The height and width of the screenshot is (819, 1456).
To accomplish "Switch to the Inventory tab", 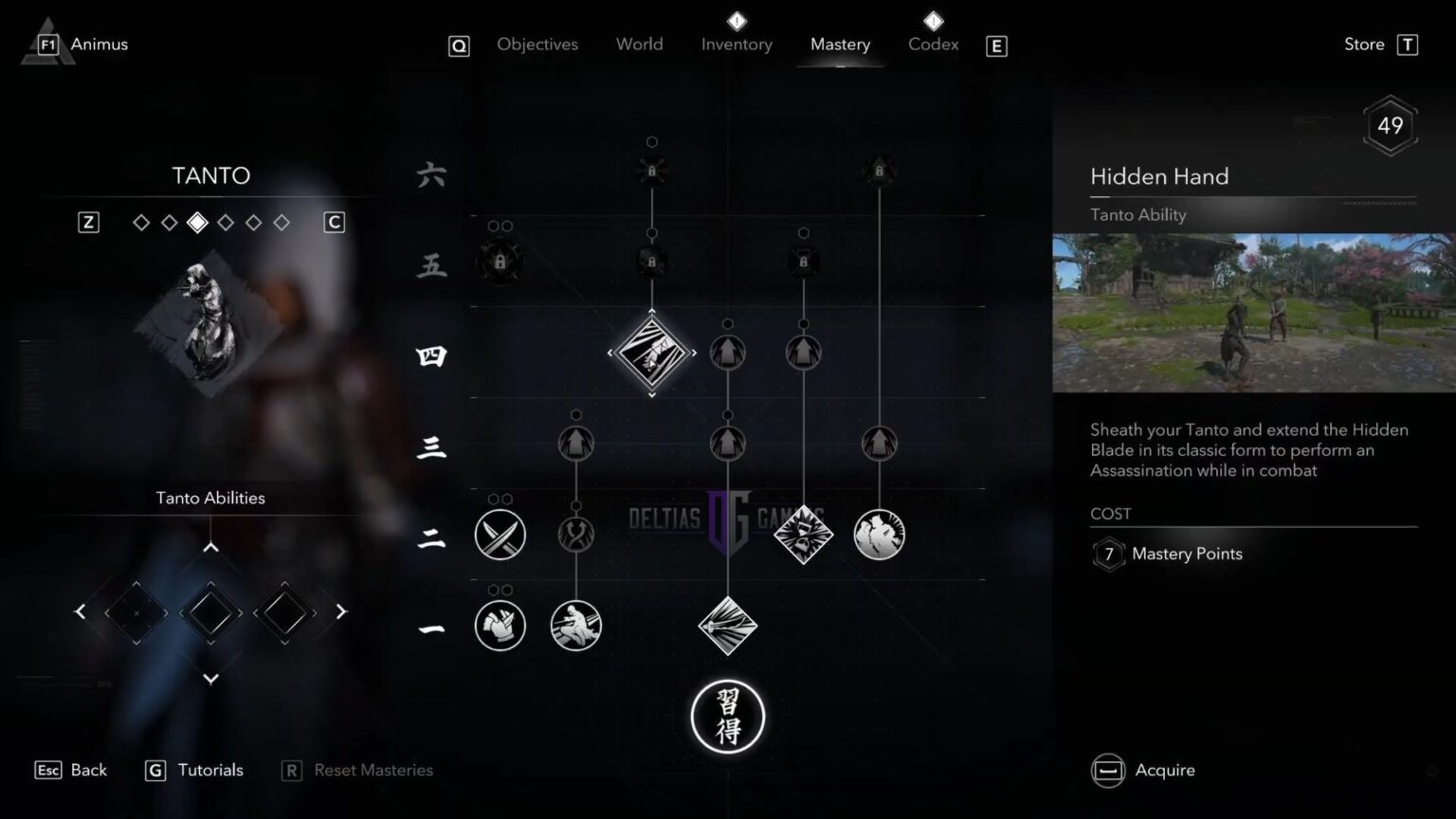I will (737, 44).
